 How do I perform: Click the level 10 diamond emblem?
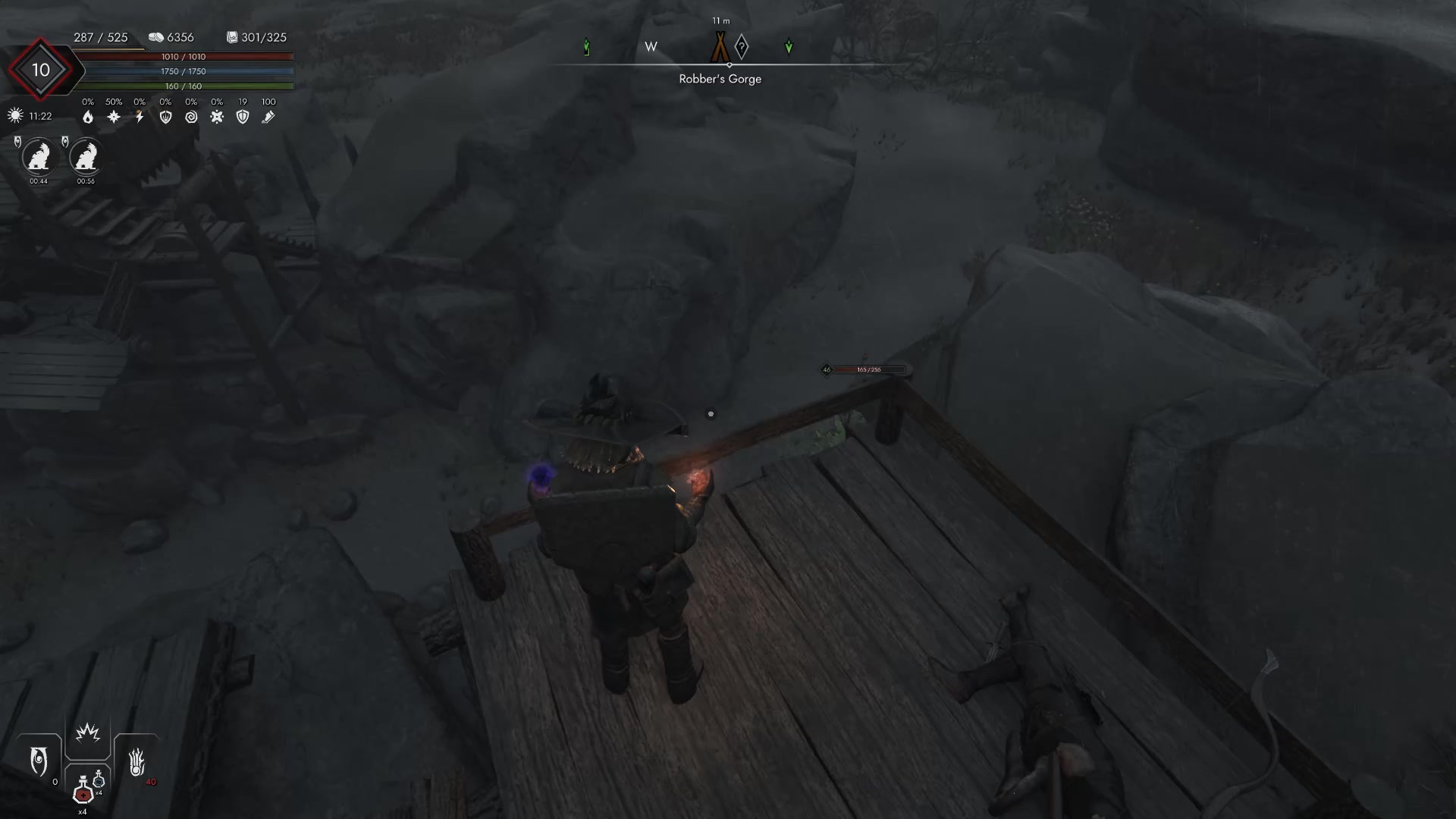tap(42, 70)
